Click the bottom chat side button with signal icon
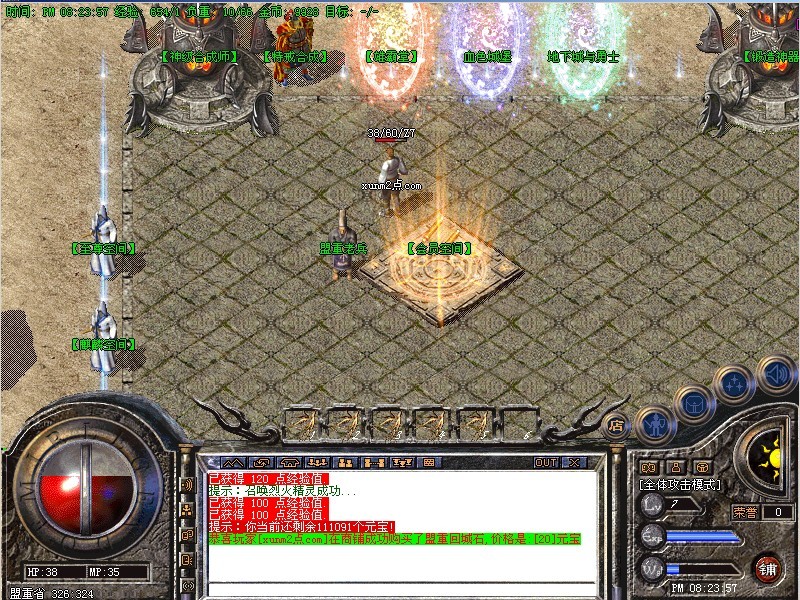This screenshot has width=800, height=600. coord(187,585)
